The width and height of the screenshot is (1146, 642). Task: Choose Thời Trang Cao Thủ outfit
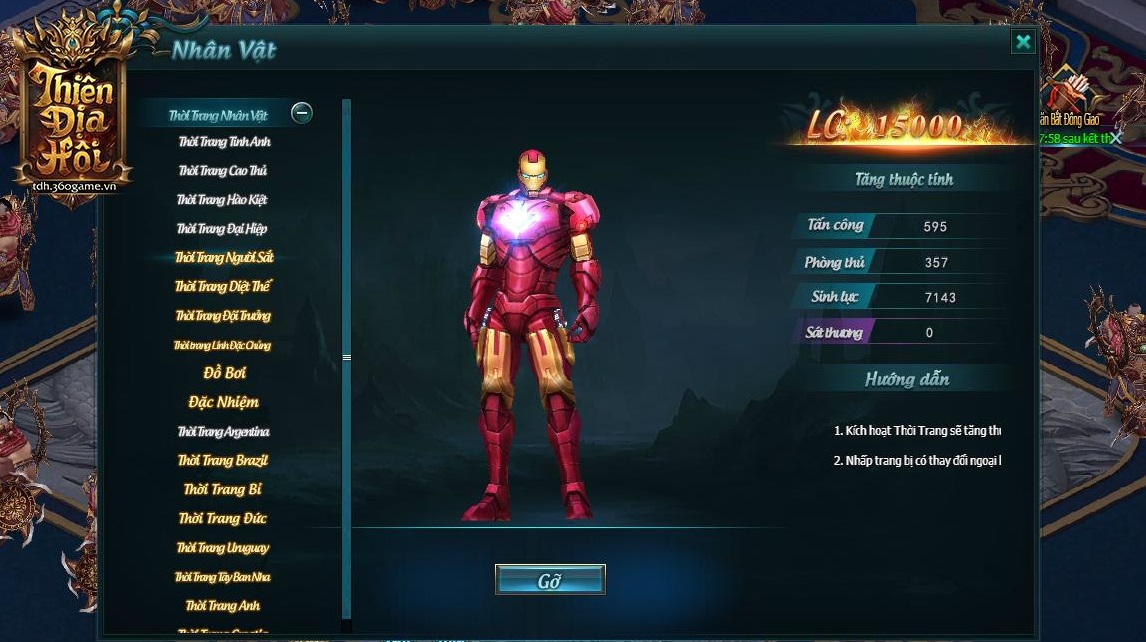click(223, 171)
